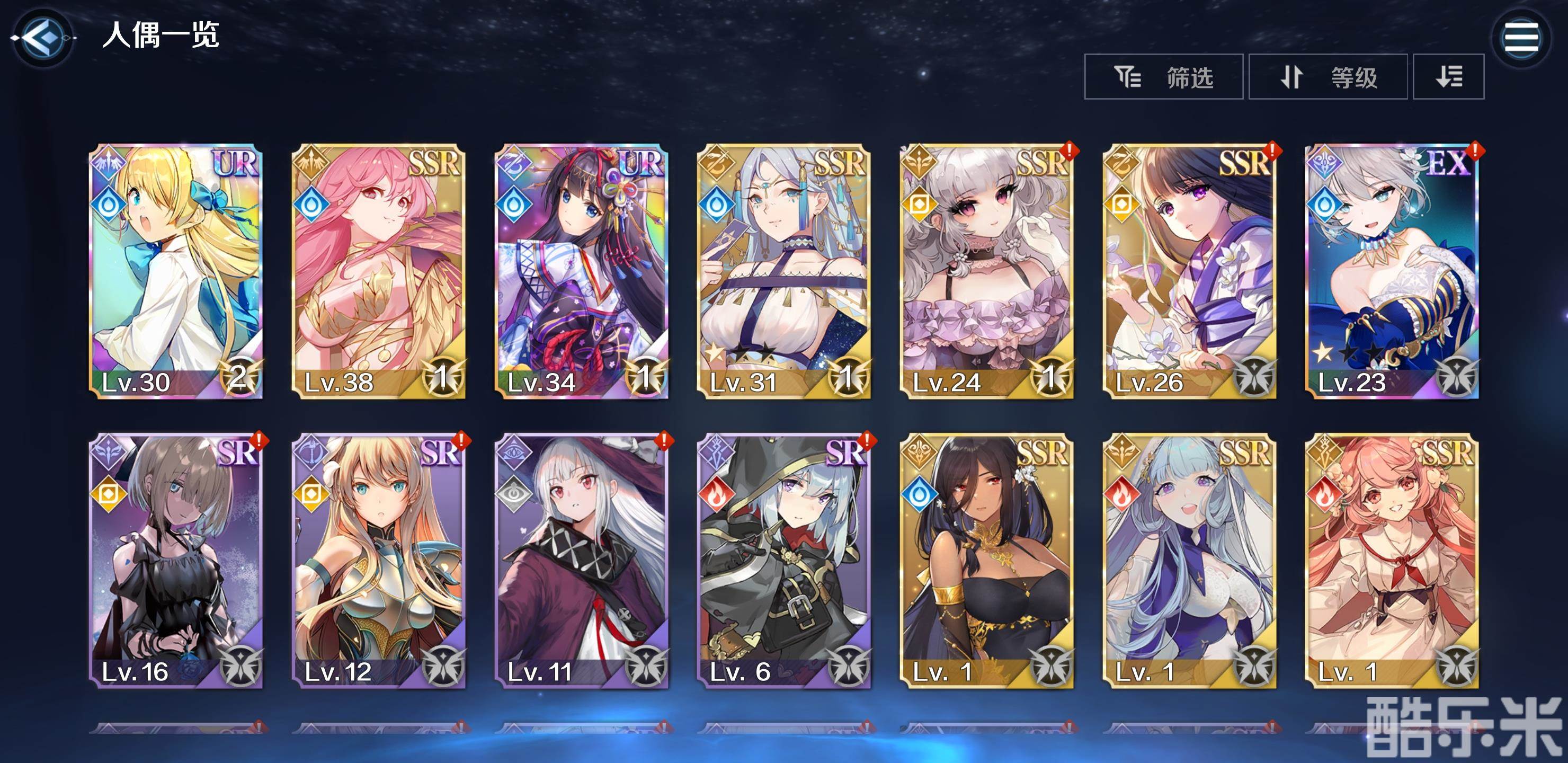Choose the dark-skinned SSR doll in black dress
This screenshot has width=1568, height=763.
(x=986, y=560)
